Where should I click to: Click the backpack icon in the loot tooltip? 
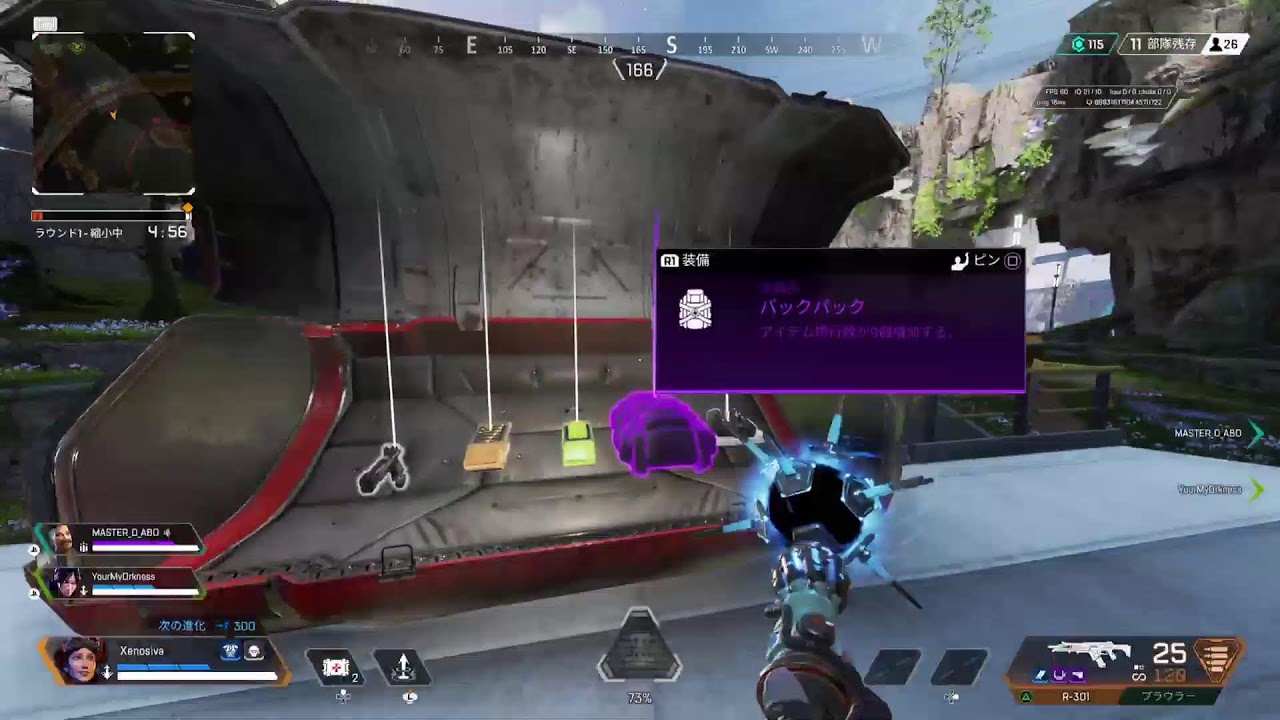(x=694, y=310)
